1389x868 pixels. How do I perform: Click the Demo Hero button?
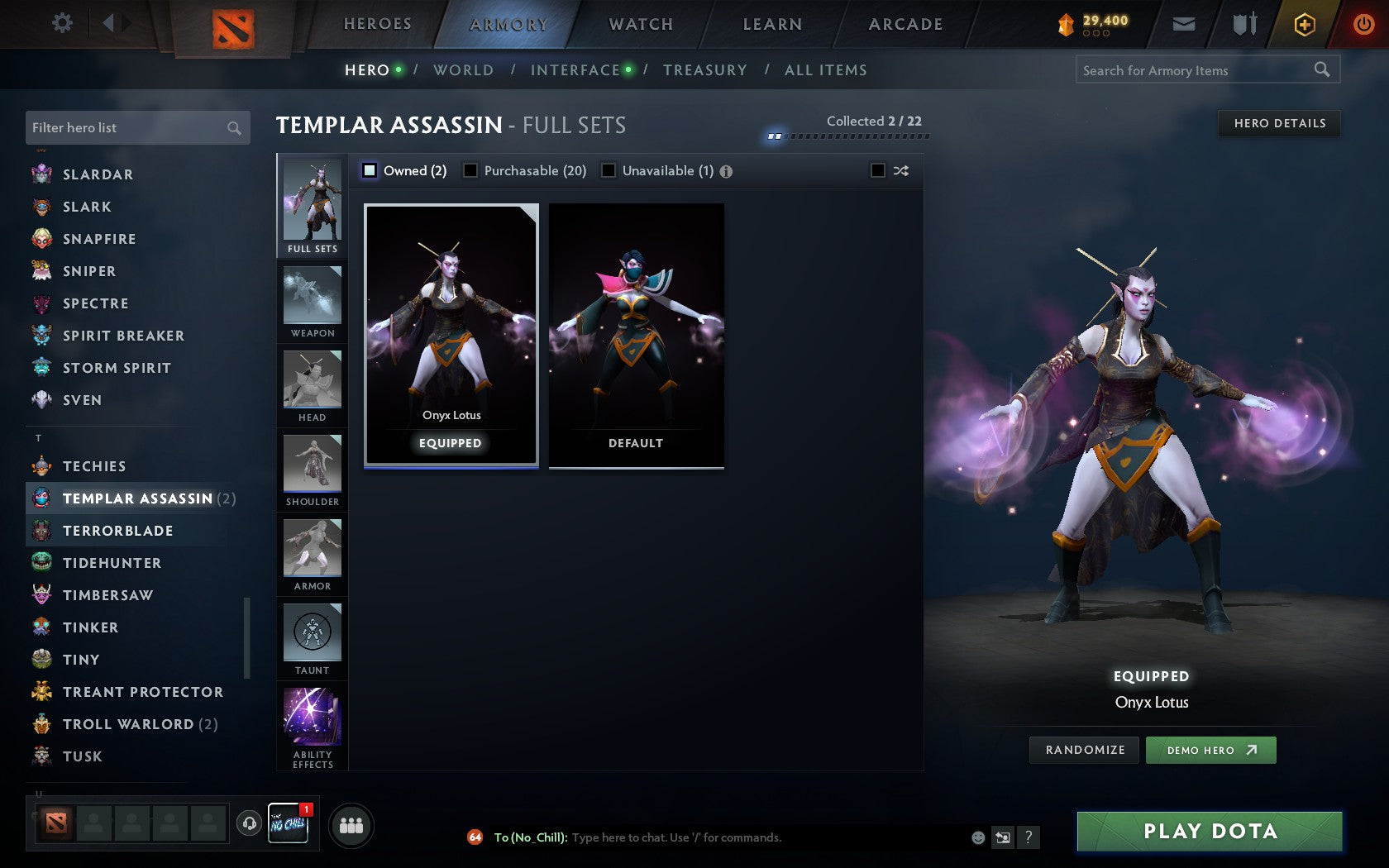[1210, 750]
